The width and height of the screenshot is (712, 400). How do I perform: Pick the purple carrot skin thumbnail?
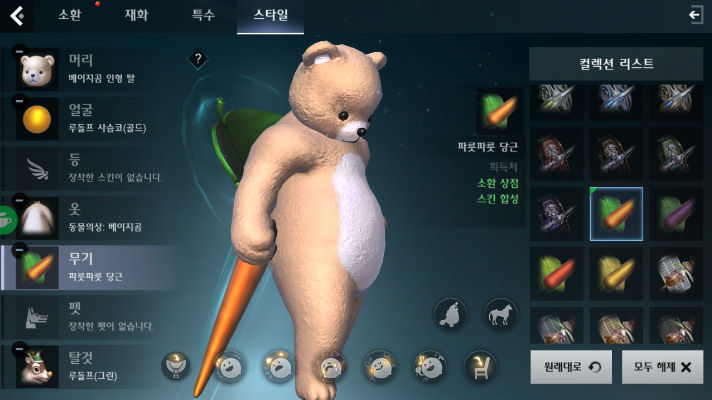(x=673, y=214)
